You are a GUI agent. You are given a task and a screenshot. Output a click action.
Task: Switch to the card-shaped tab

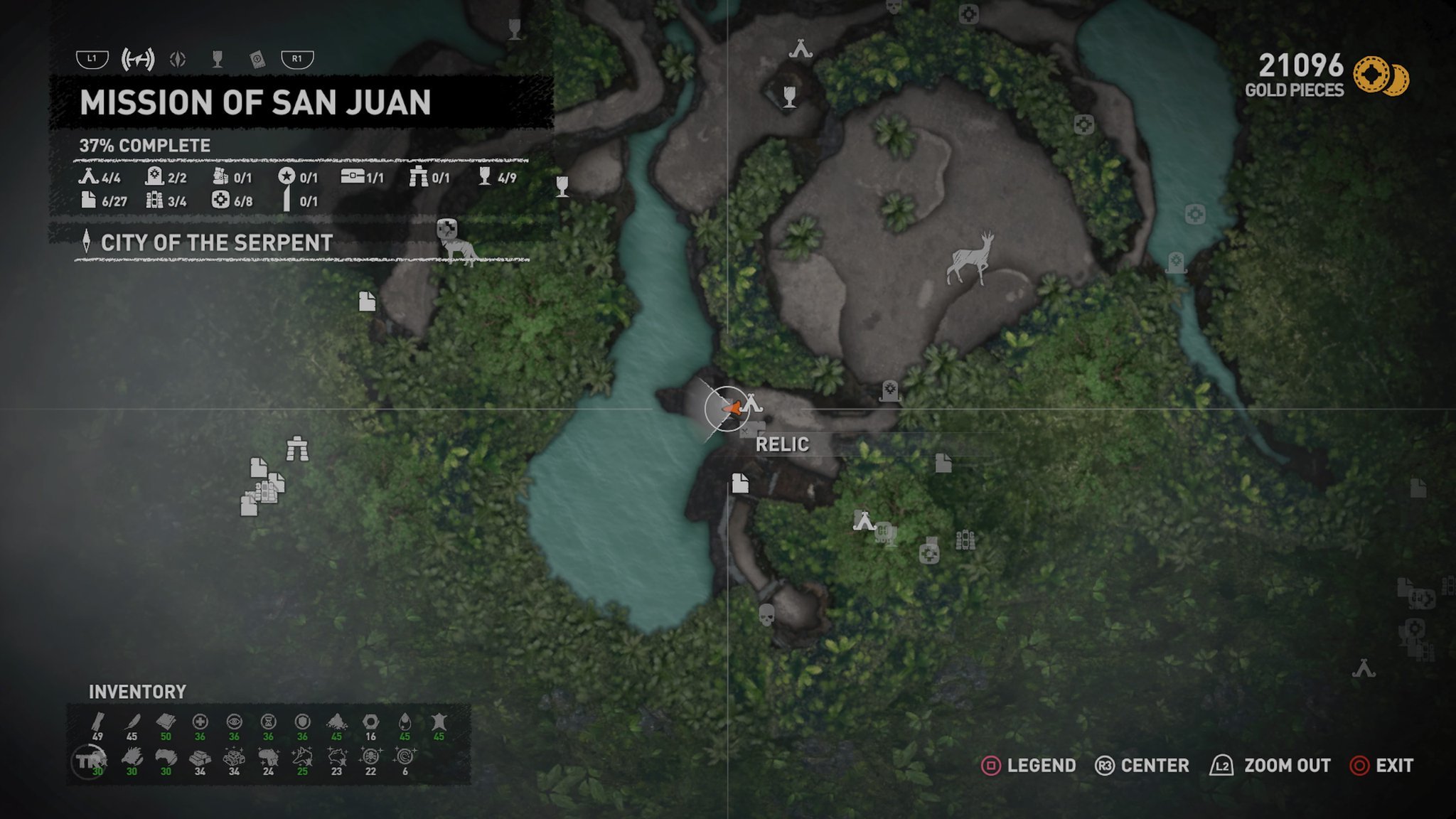(x=257, y=60)
